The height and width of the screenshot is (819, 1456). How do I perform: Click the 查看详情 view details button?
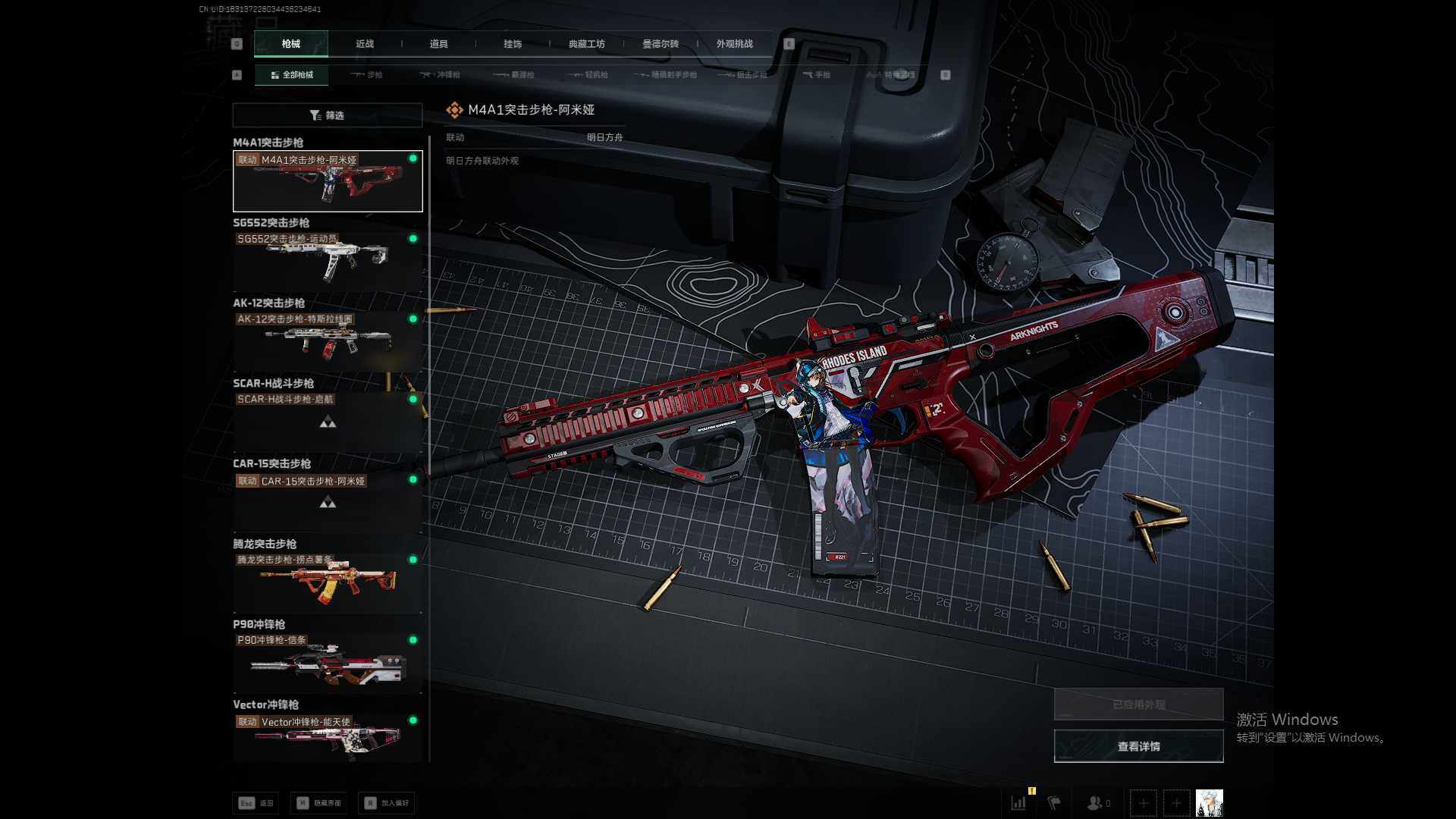coord(1138,746)
